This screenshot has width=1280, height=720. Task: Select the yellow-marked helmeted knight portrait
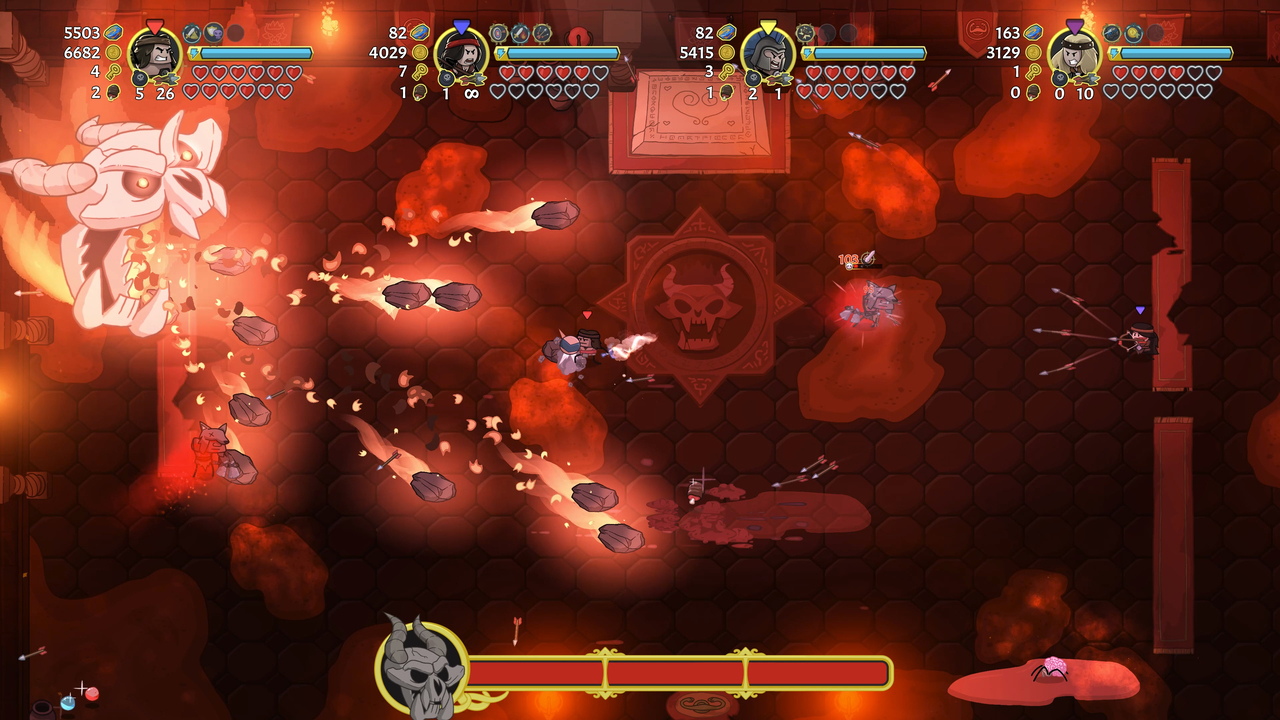point(768,52)
